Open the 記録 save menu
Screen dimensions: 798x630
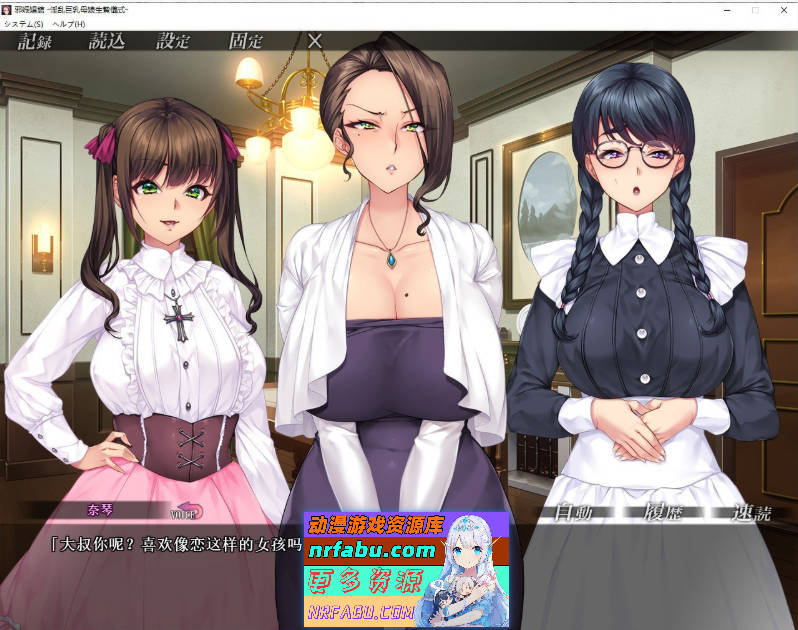tap(34, 41)
